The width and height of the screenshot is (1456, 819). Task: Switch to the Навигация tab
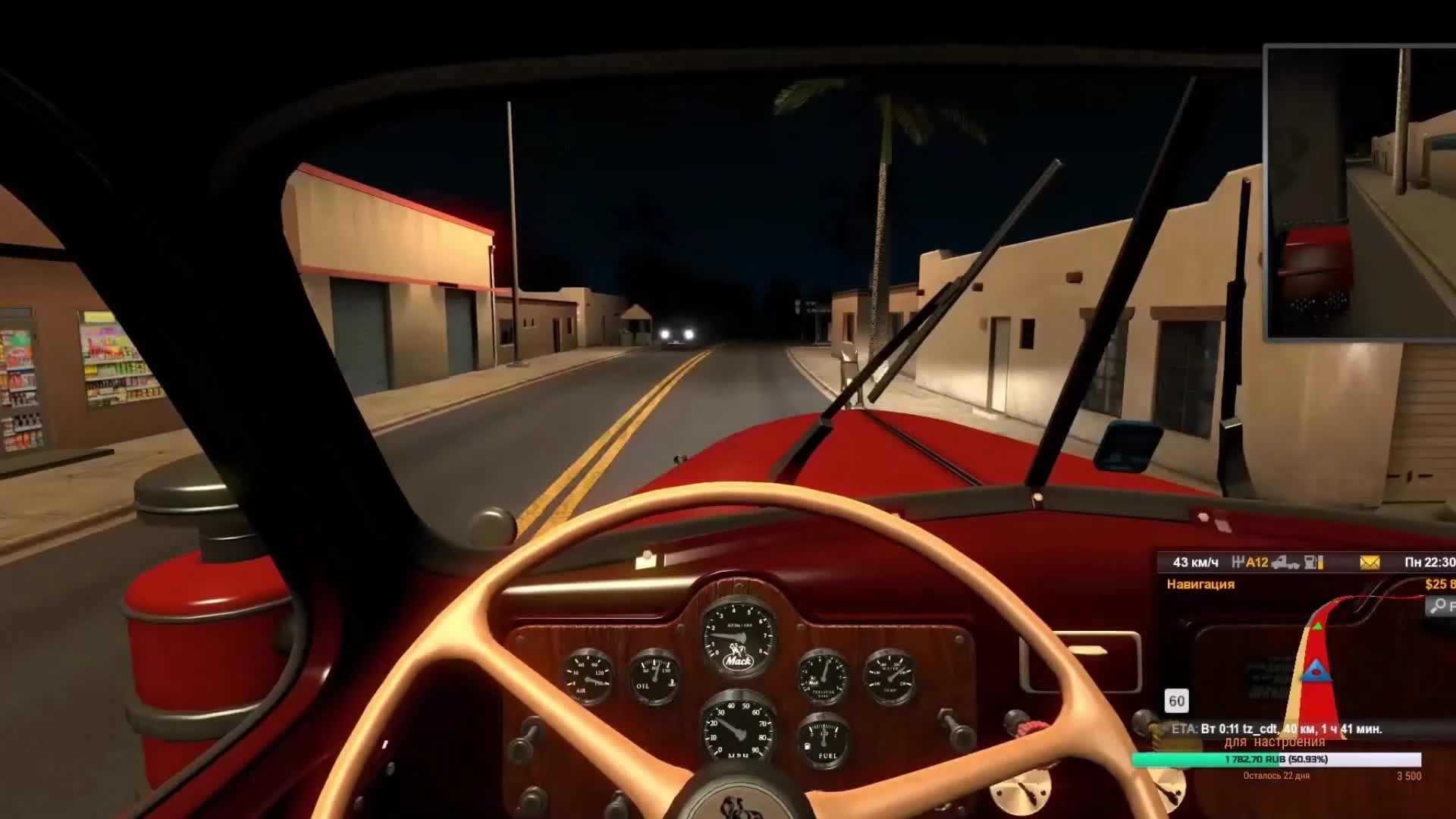1200,584
